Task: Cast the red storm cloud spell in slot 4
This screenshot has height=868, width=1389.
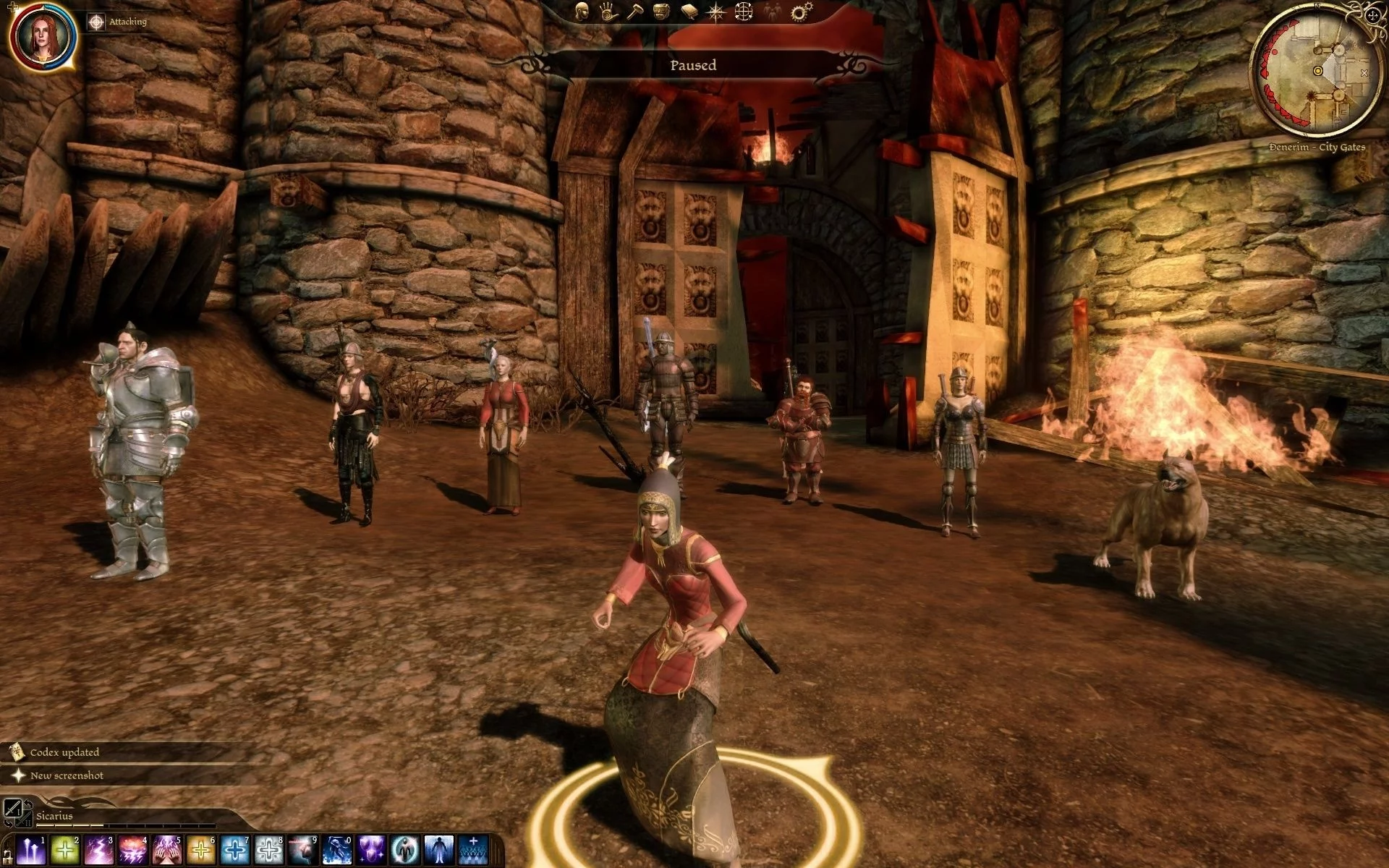Action: pyautogui.click(x=132, y=851)
